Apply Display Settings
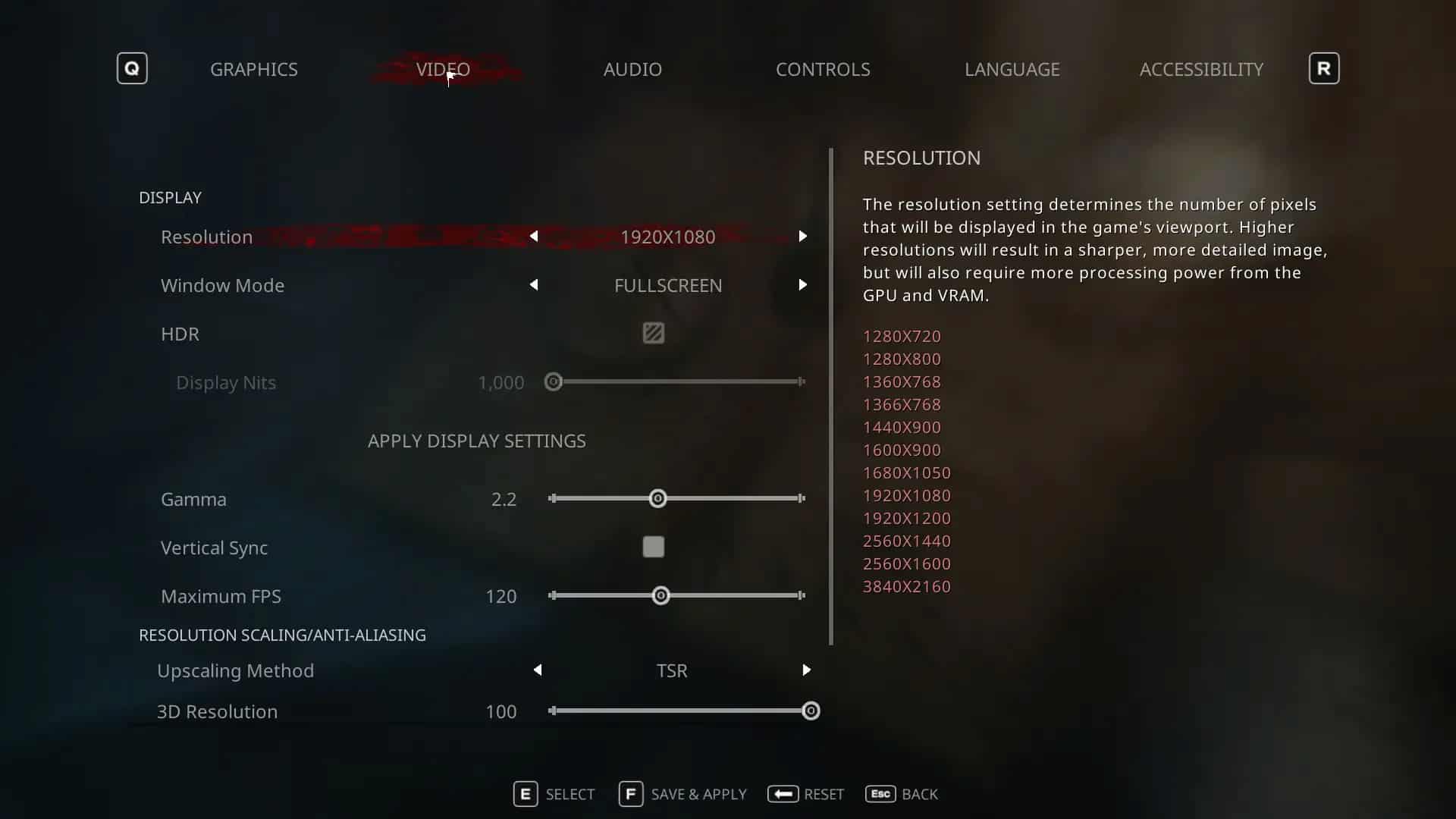 [476, 441]
